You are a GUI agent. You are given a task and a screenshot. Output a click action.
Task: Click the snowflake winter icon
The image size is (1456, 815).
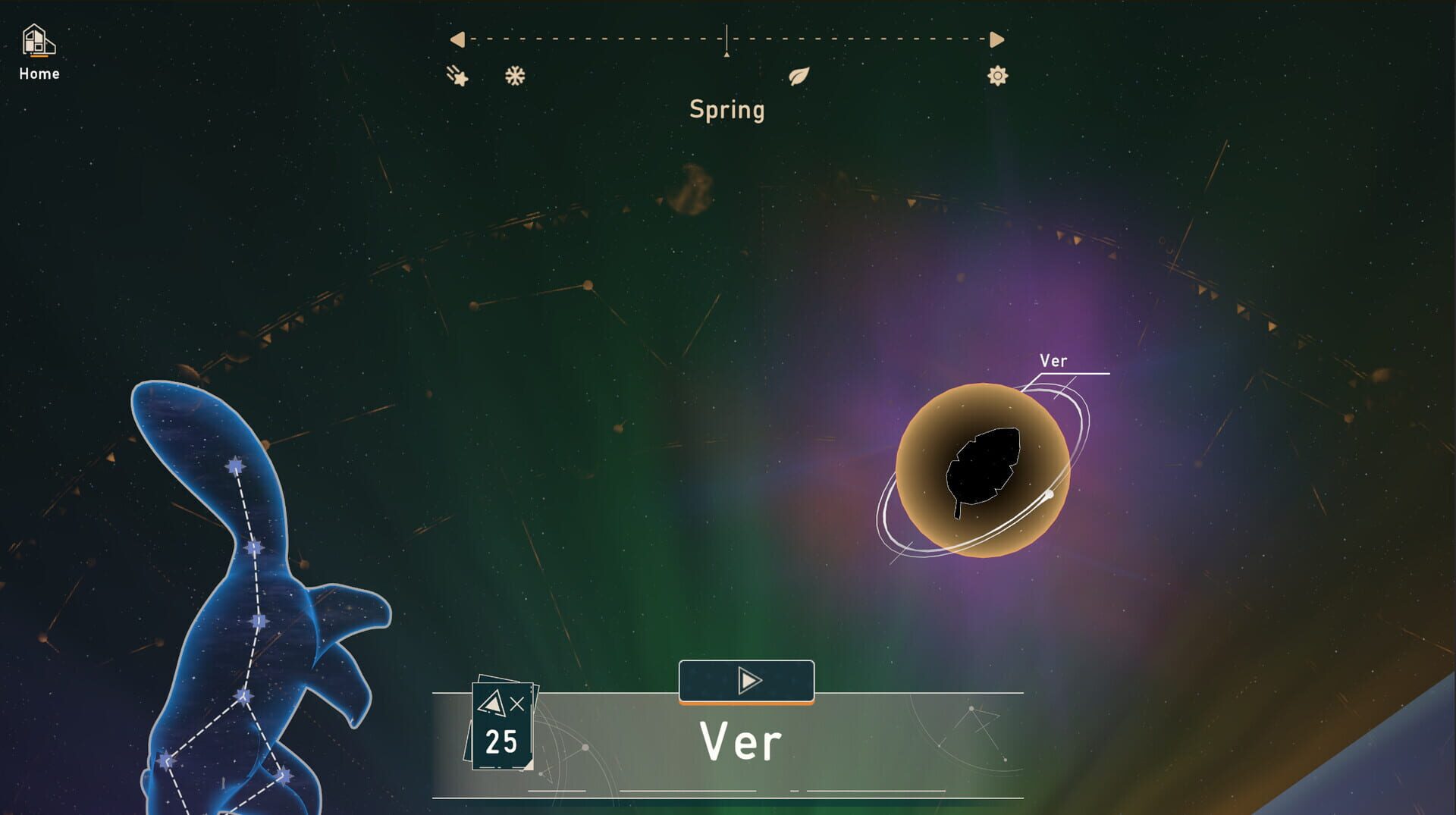(x=515, y=75)
